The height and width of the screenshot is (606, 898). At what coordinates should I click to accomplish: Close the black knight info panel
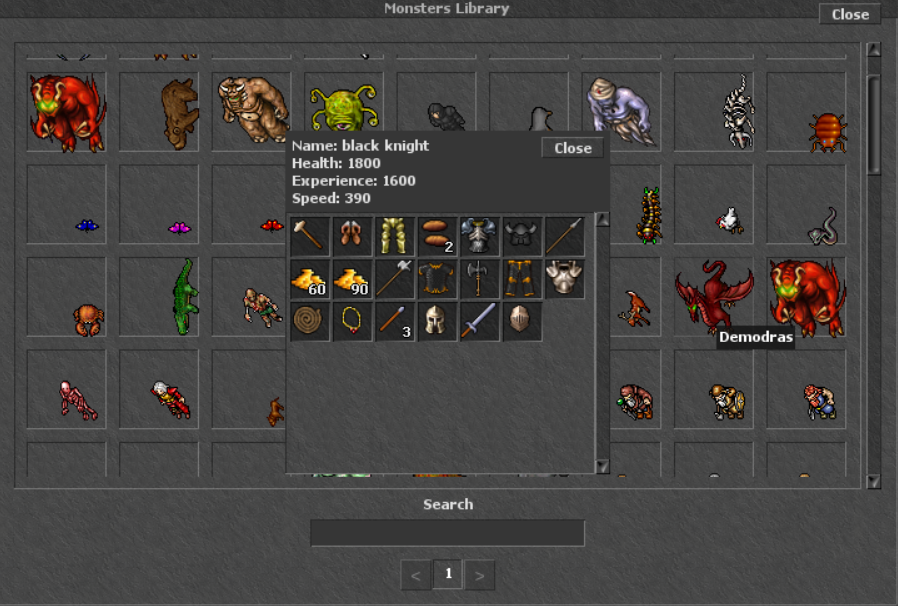[573, 148]
